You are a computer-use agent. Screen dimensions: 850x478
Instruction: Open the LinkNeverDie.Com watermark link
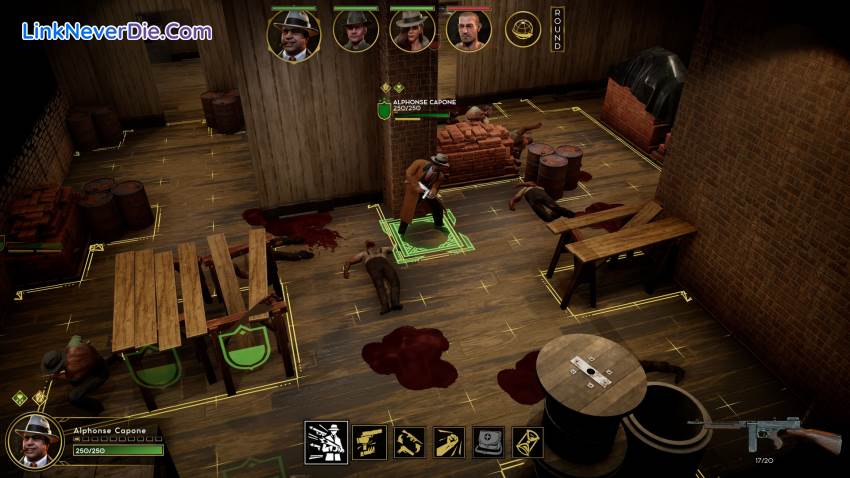tap(115, 31)
